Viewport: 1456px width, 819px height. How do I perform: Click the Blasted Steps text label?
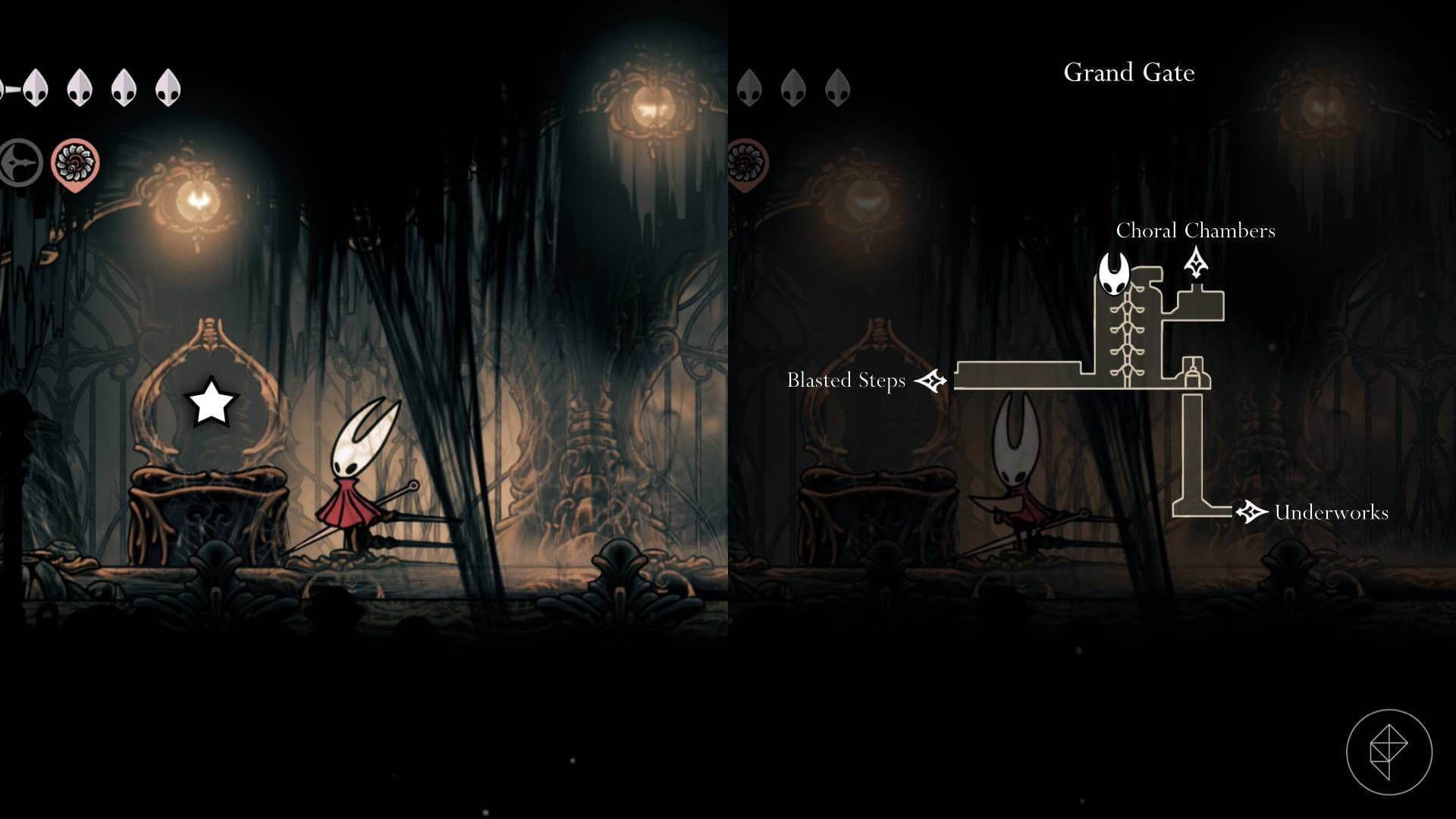(846, 381)
